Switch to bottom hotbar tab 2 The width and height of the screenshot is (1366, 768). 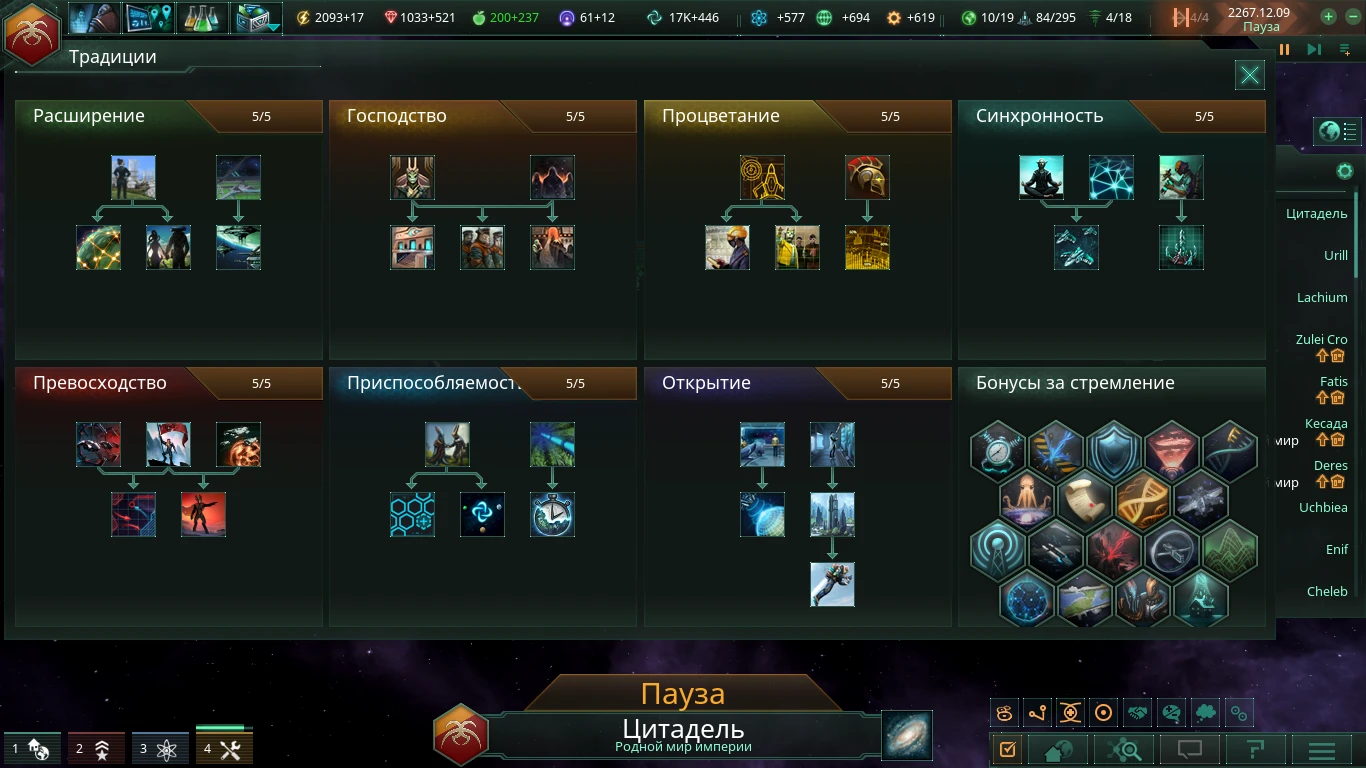click(x=95, y=748)
